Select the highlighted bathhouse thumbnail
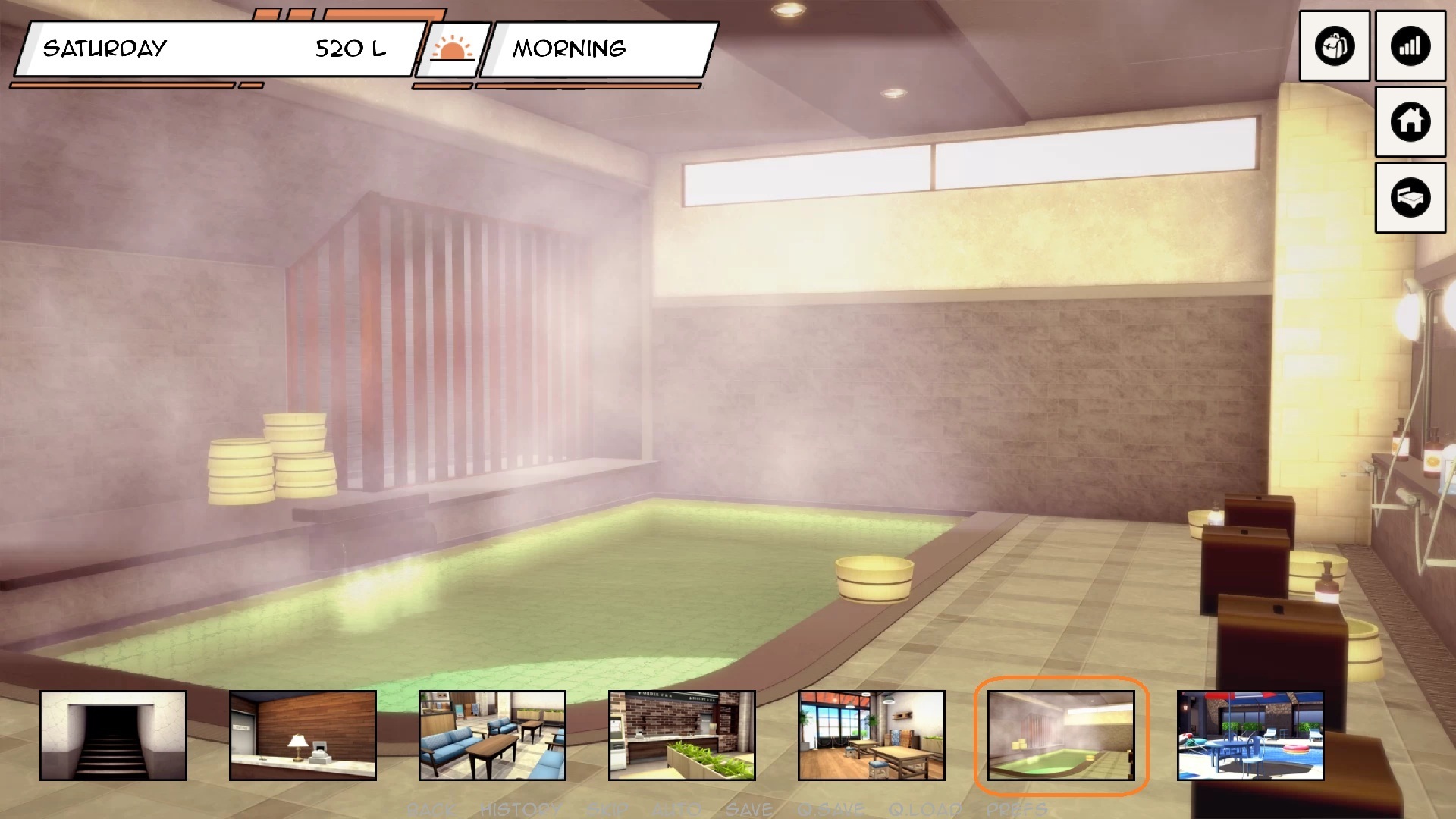1456x819 pixels. coord(1061,735)
